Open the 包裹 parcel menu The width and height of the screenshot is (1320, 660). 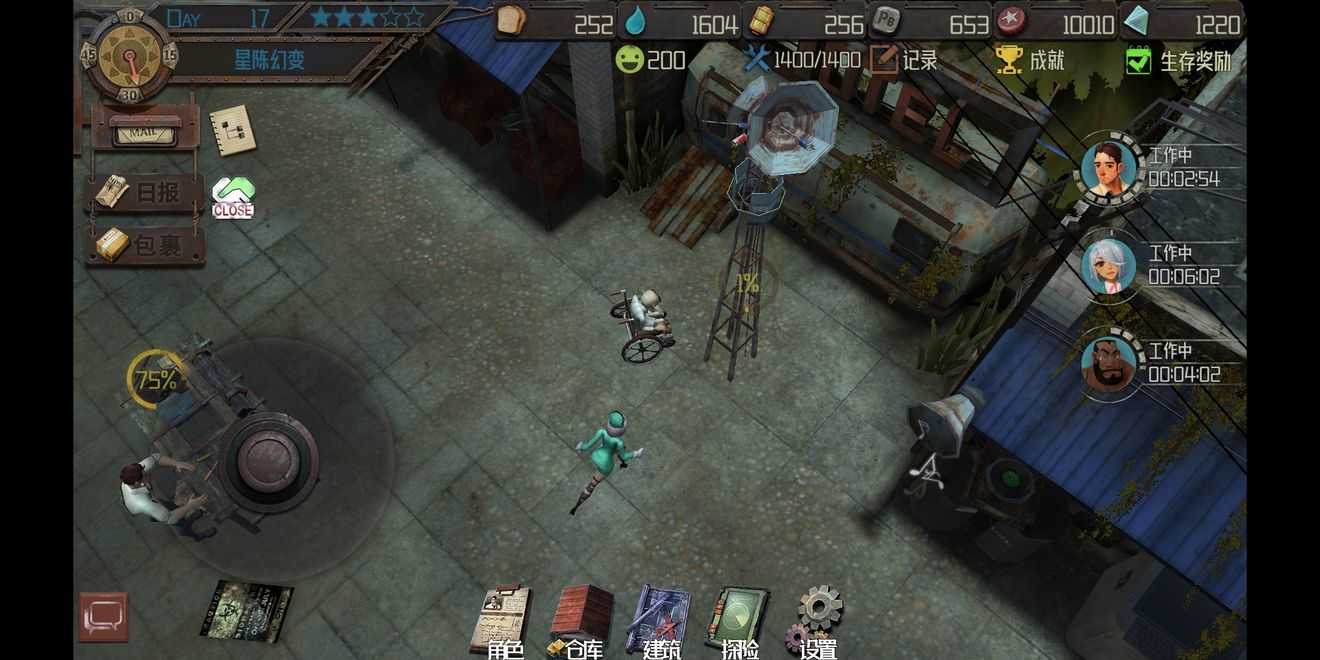tap(146, 246)
